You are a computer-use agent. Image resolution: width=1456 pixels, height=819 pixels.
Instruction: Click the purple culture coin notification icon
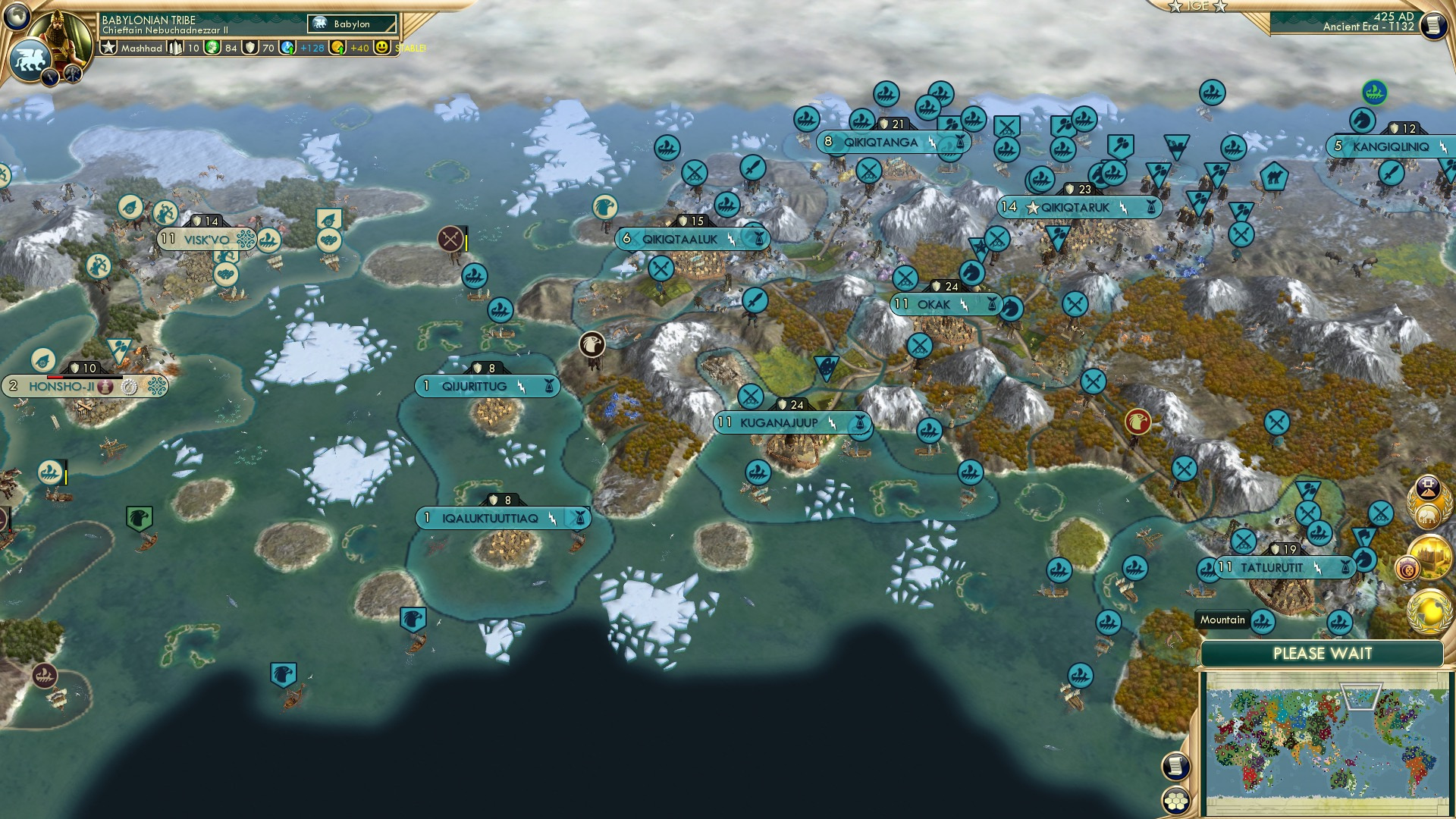click(x=1407, y=569)
